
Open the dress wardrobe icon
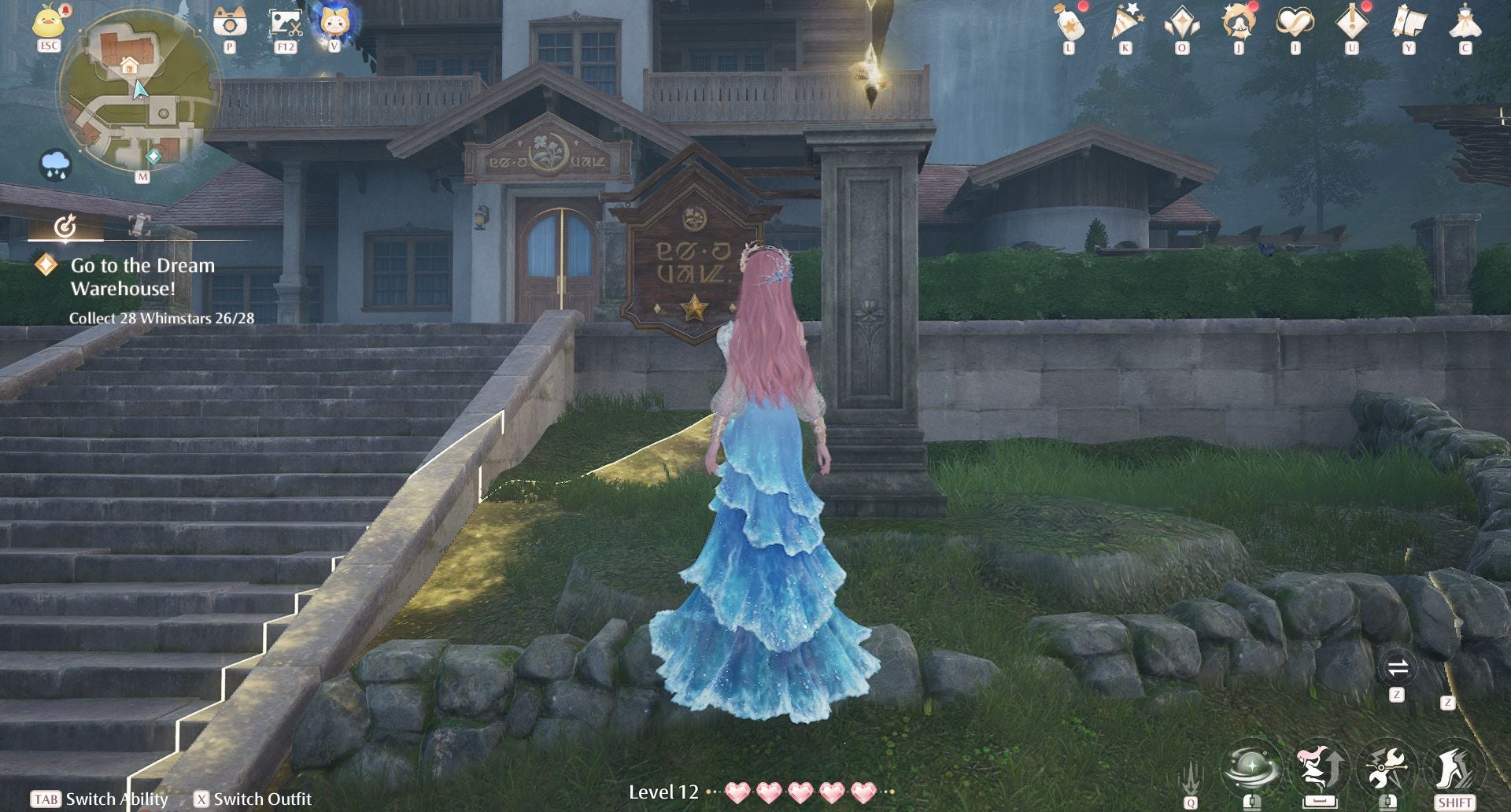click(1465, 22)
